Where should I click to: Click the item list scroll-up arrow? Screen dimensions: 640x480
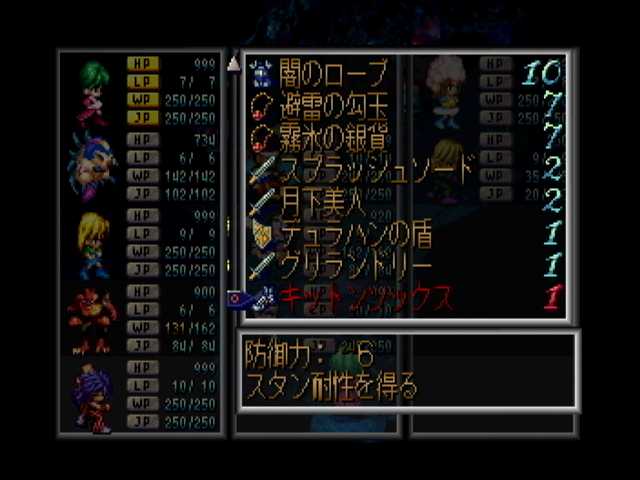tap(234, 65)
